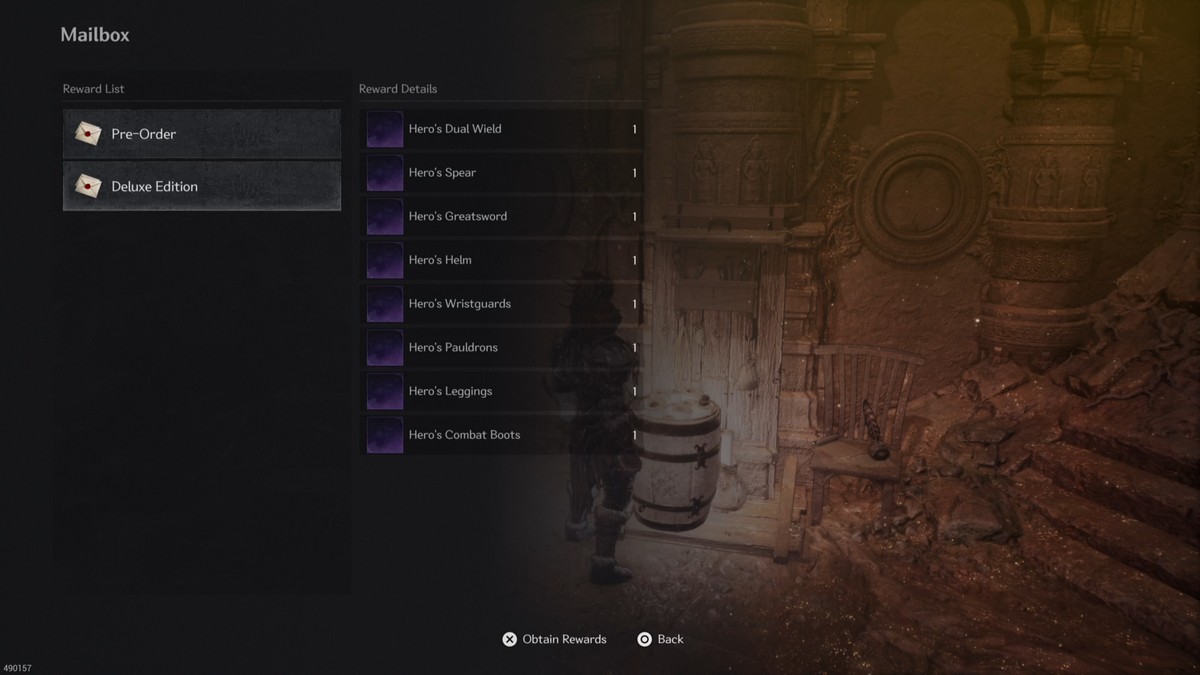Go Back from the Mailbox
The height and width of the screenshot is (675, 1200).
[x=661, y=639]
